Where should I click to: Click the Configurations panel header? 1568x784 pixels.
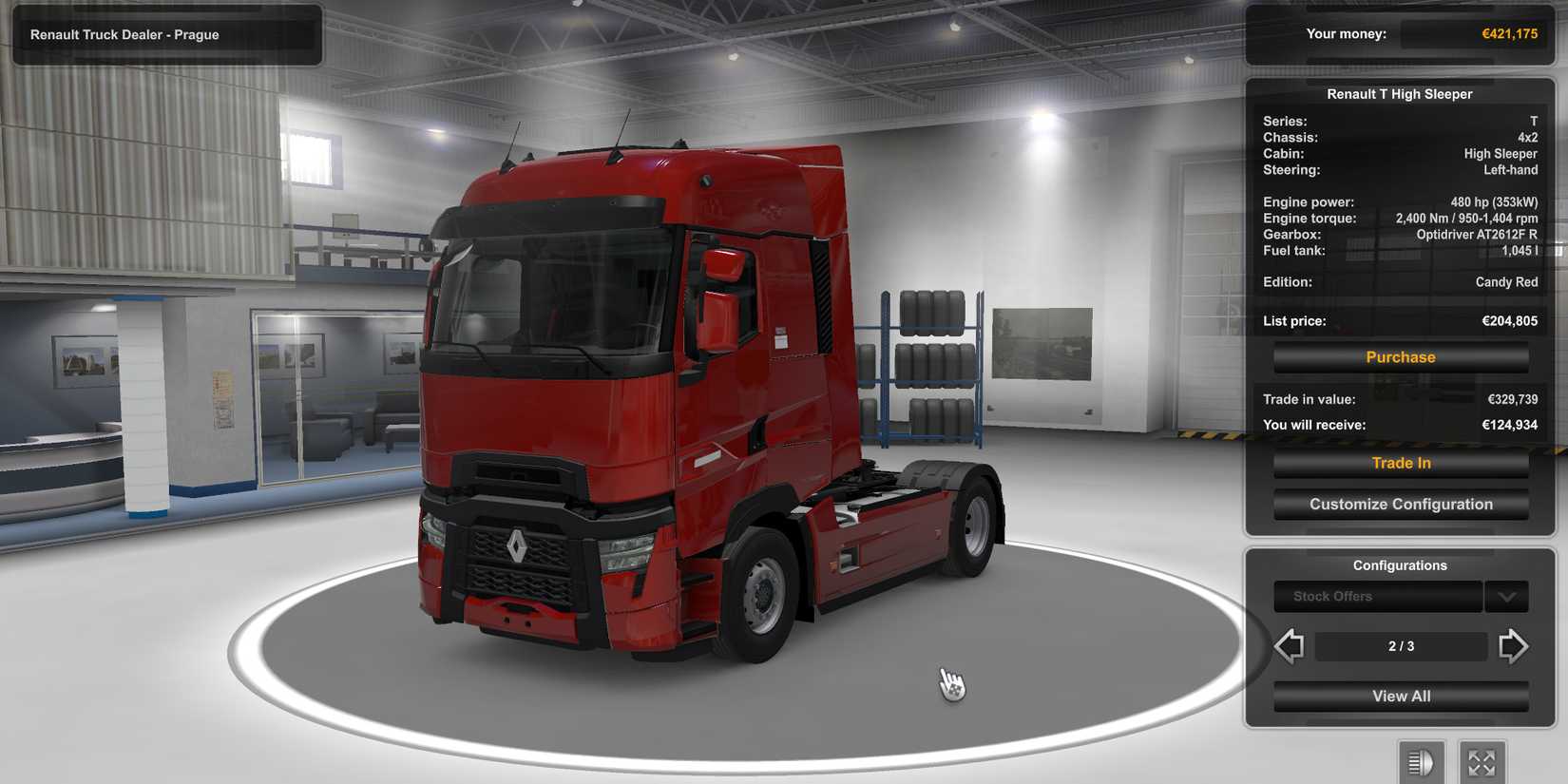click(x=1401, y=564)
